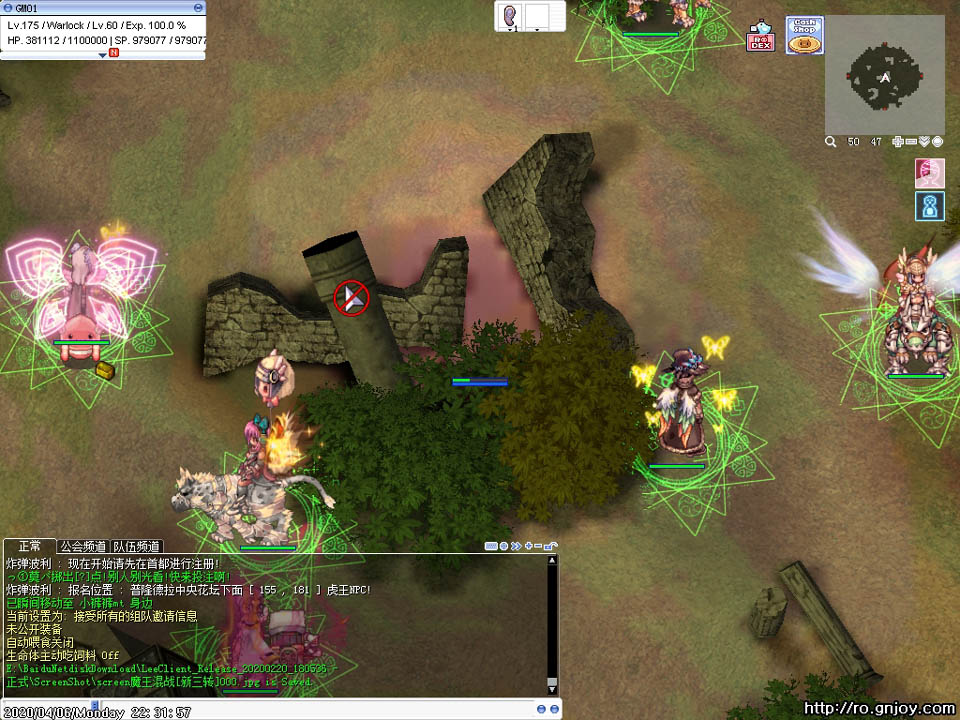Image resolution: width=960 pixels, height=720 pixels.
Task: Switch to the 队伍频道 chat tab
Action: point(136,546)
